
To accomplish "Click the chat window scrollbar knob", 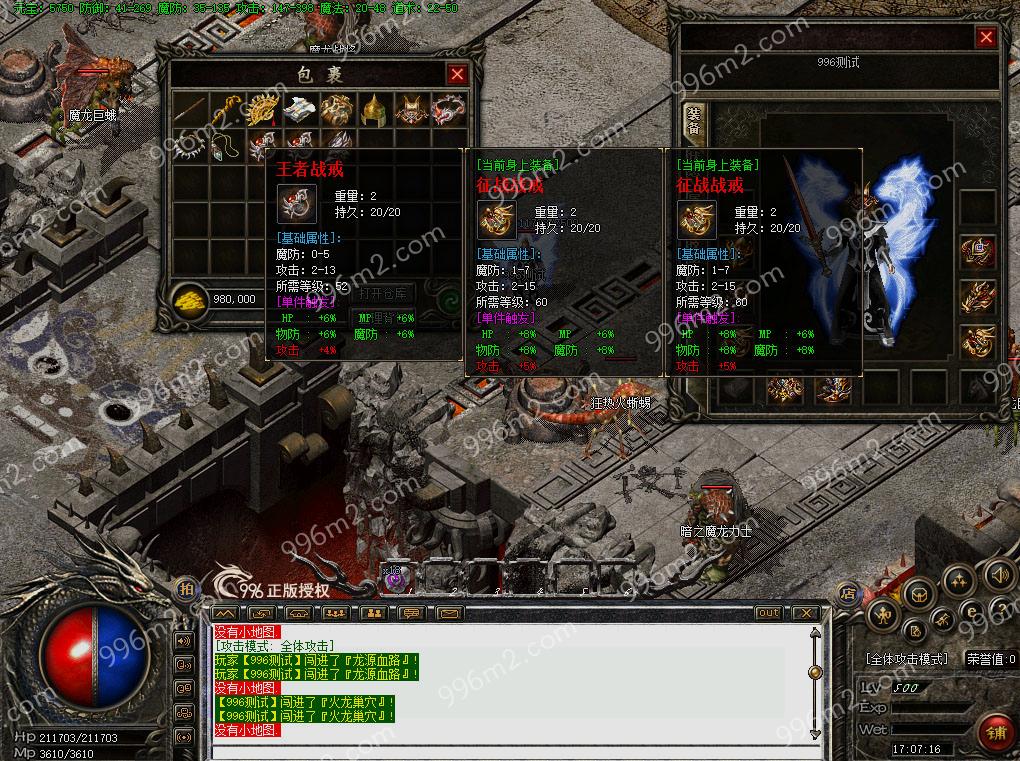I will (x=815, y=672).
